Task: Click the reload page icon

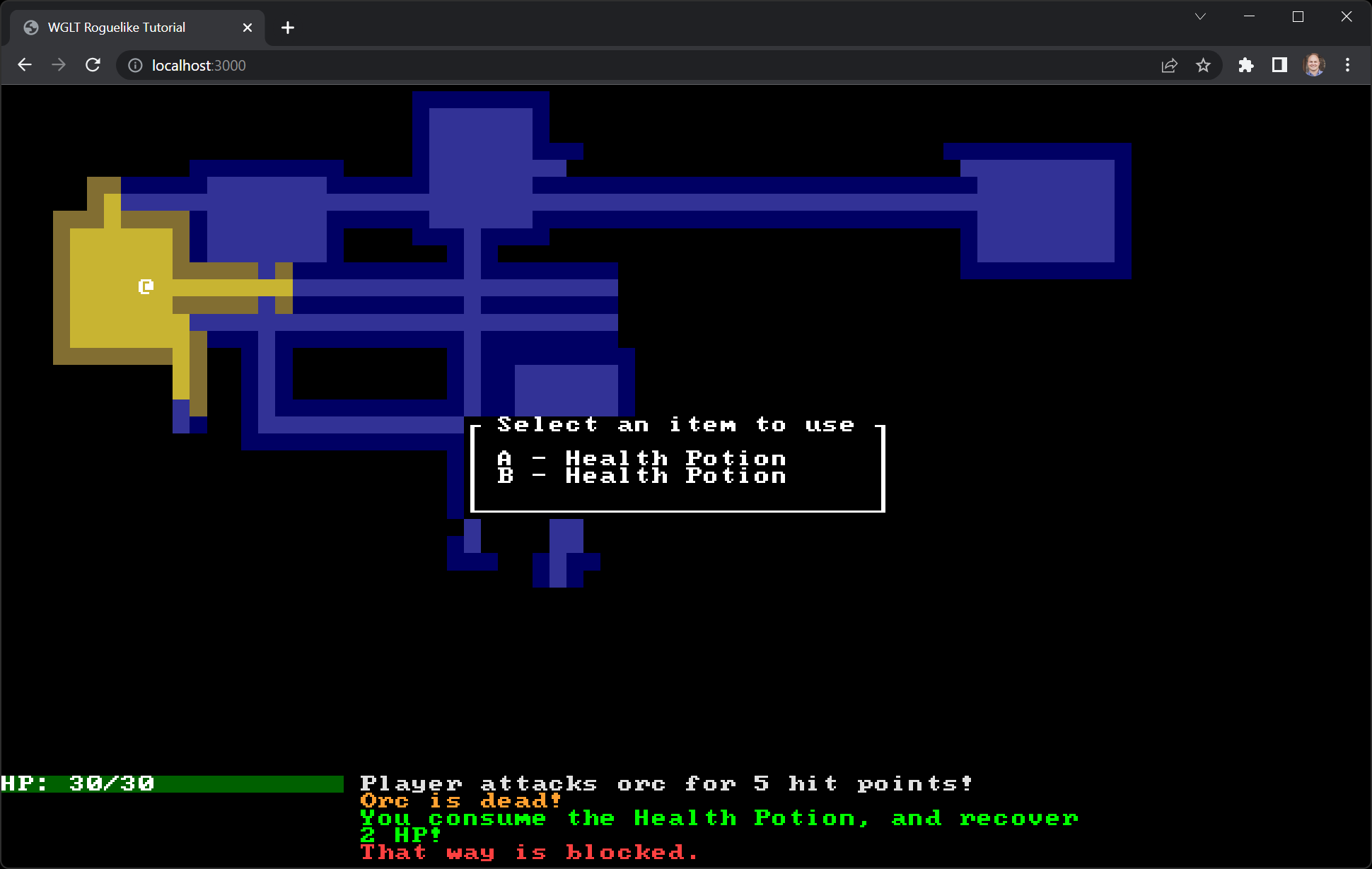Action: pos(93,65)
